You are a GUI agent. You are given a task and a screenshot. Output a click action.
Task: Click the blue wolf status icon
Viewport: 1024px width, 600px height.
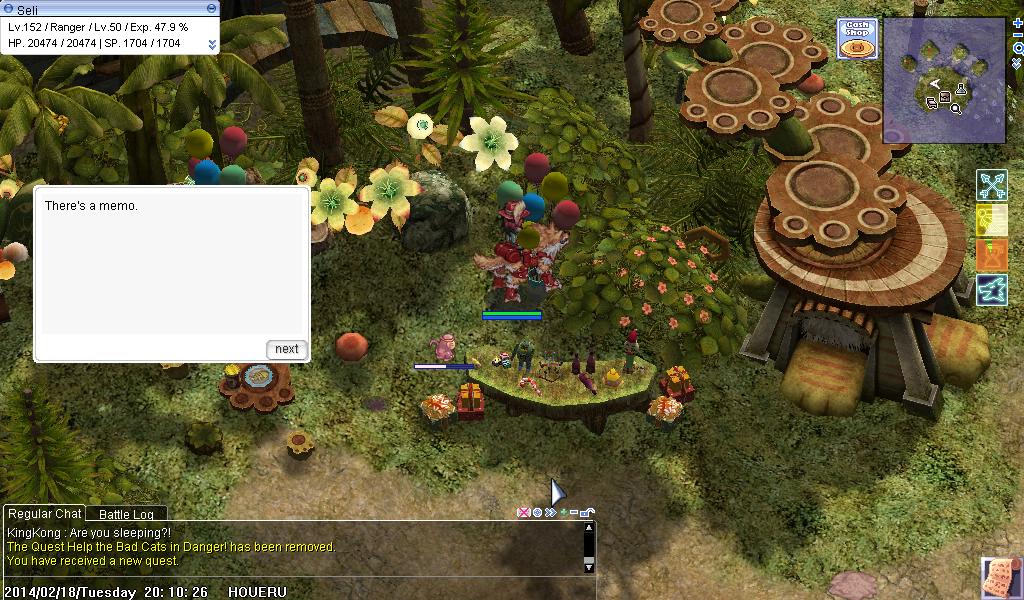point(992,289)
